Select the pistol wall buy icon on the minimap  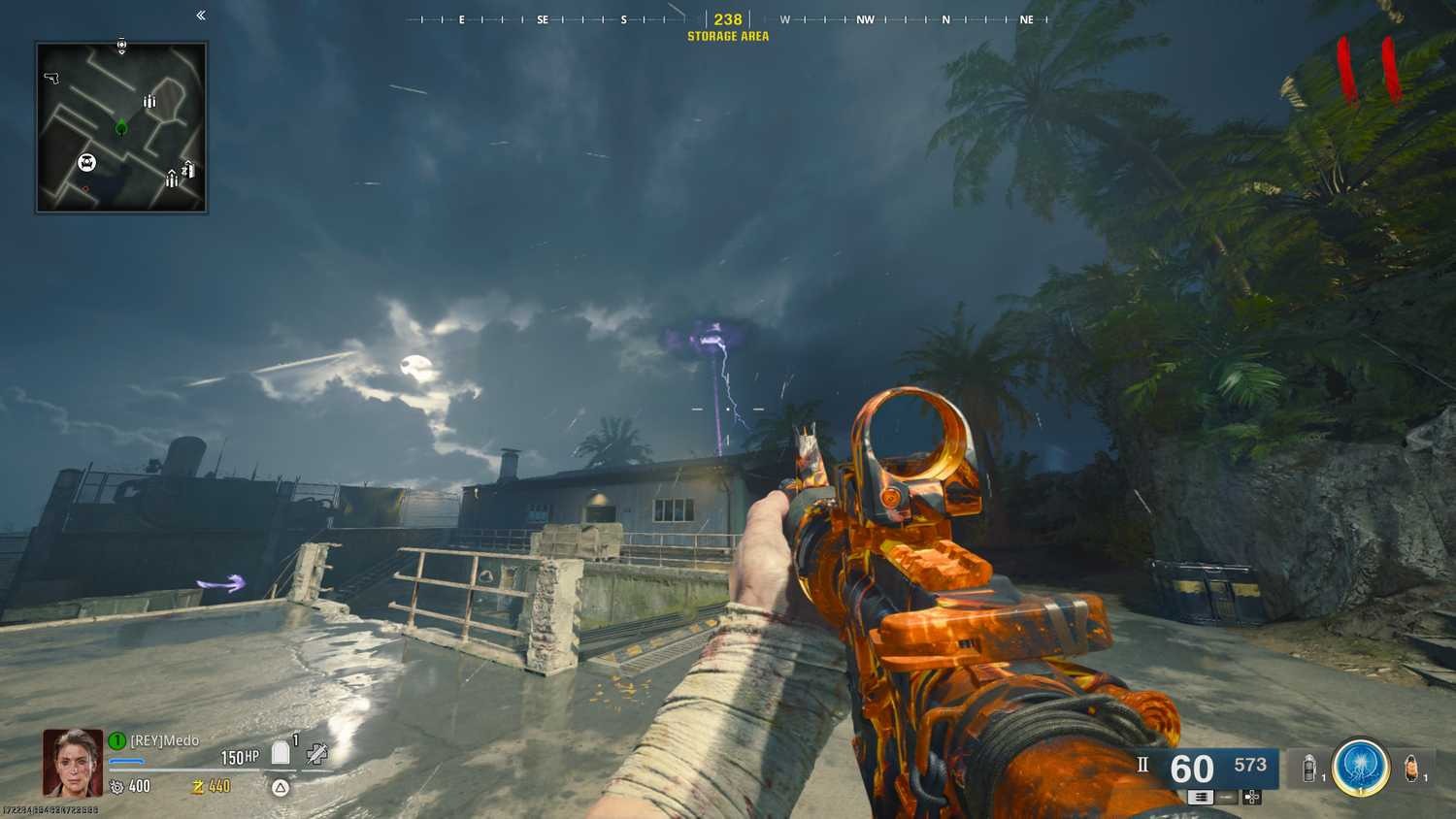[51, 78]
